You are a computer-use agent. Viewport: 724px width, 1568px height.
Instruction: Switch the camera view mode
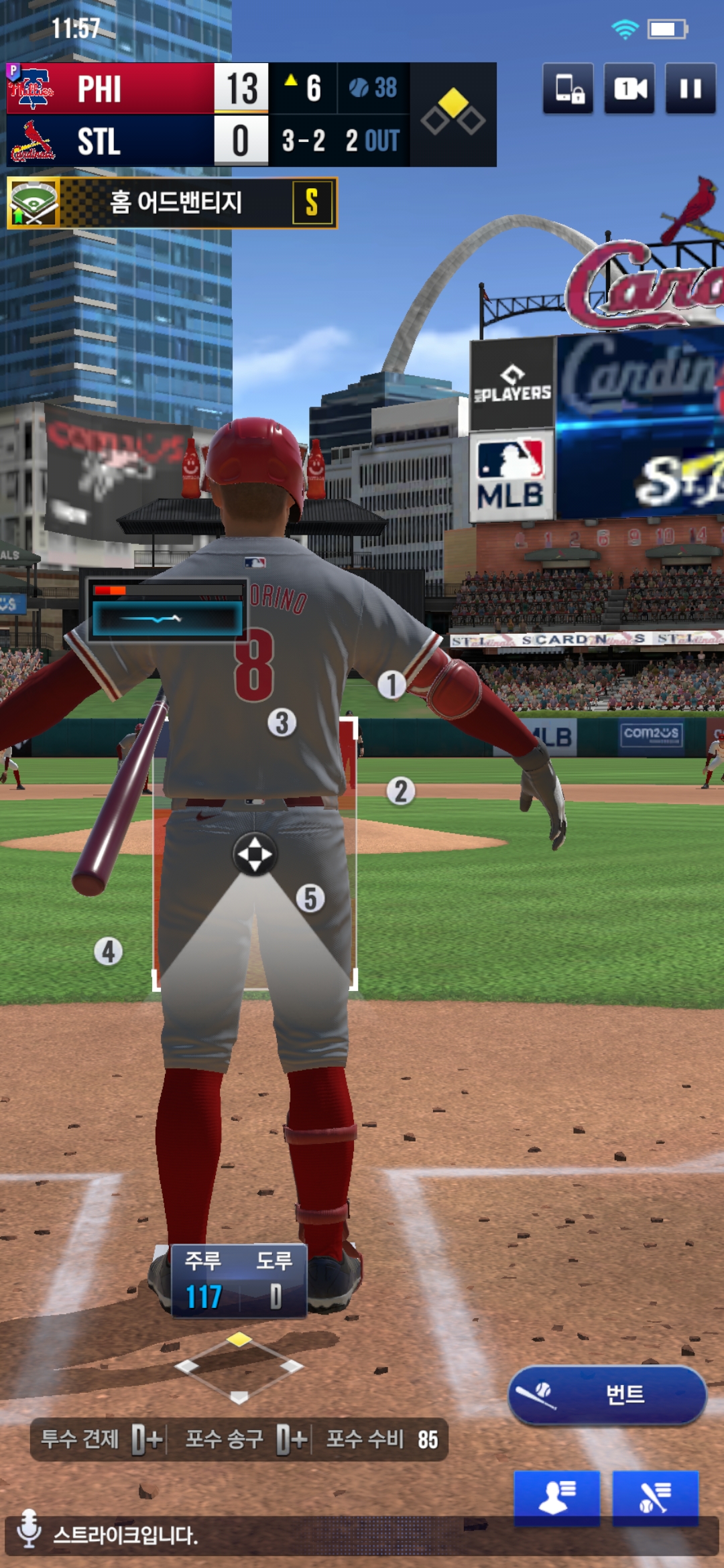(x=629, y=88)
